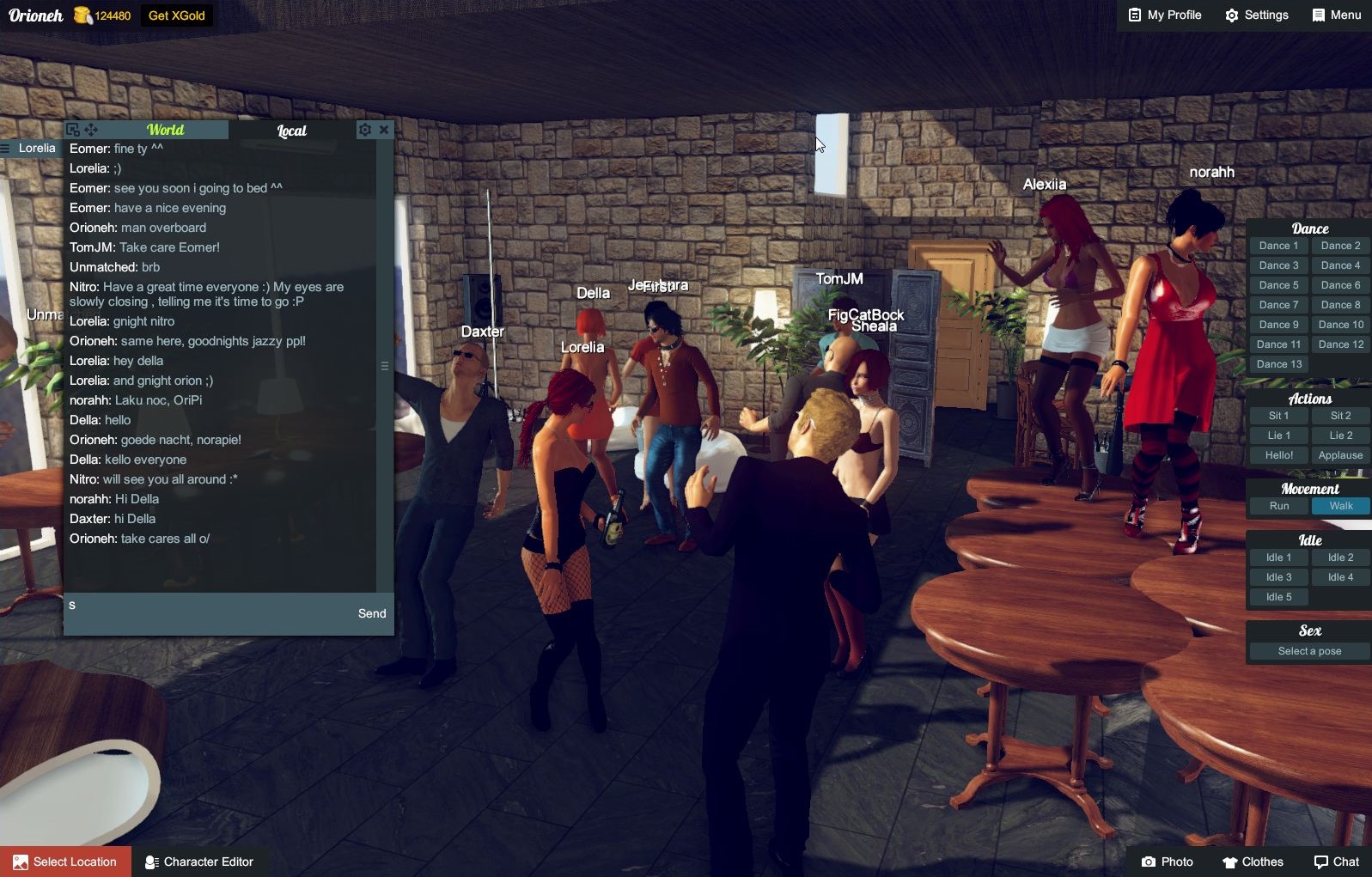The image size is (1372, 877).
Task: Choose the Dance 13 animation
Action: pos(1278,364)
